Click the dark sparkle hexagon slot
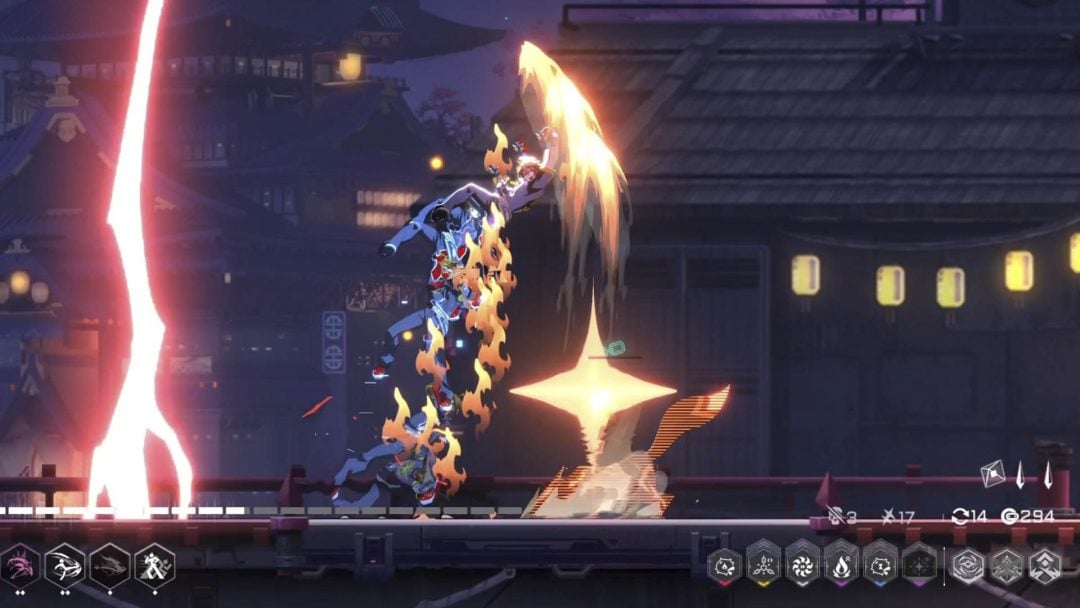 (919, 565)
